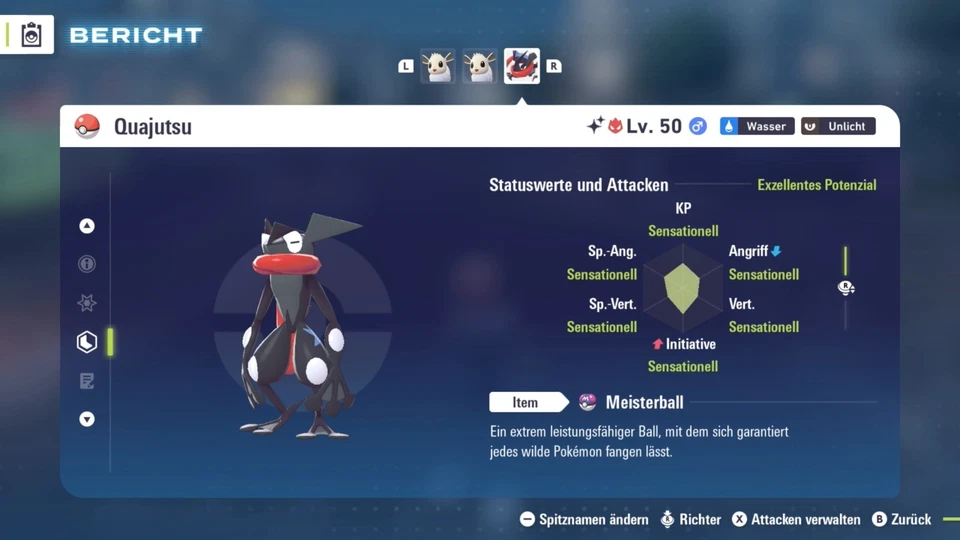
Task: Open the Bericht clipboard icon
Action: pos(31,36)
